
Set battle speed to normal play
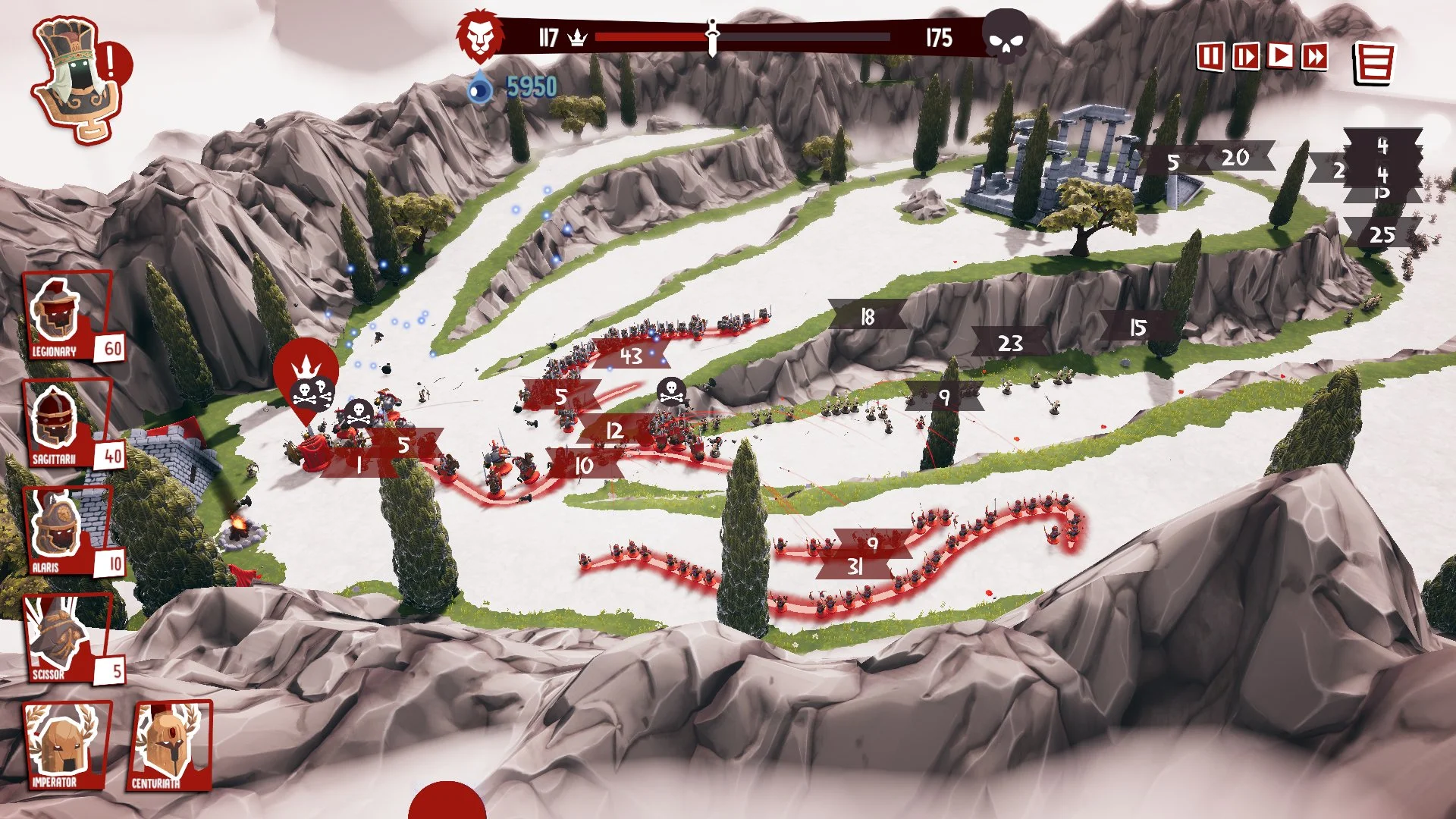(1280, 55)
